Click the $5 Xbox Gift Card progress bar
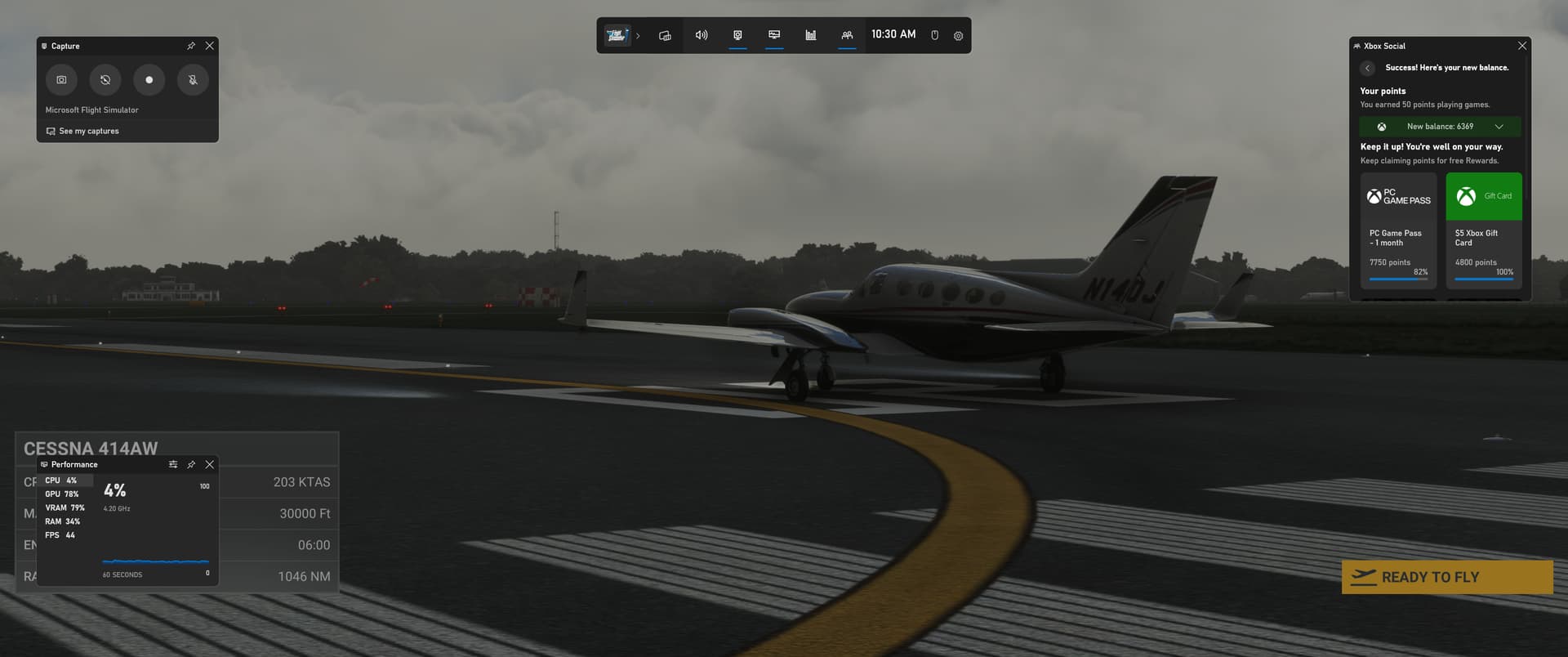Screen dimensions: 1568x657 click(1483, 279)
